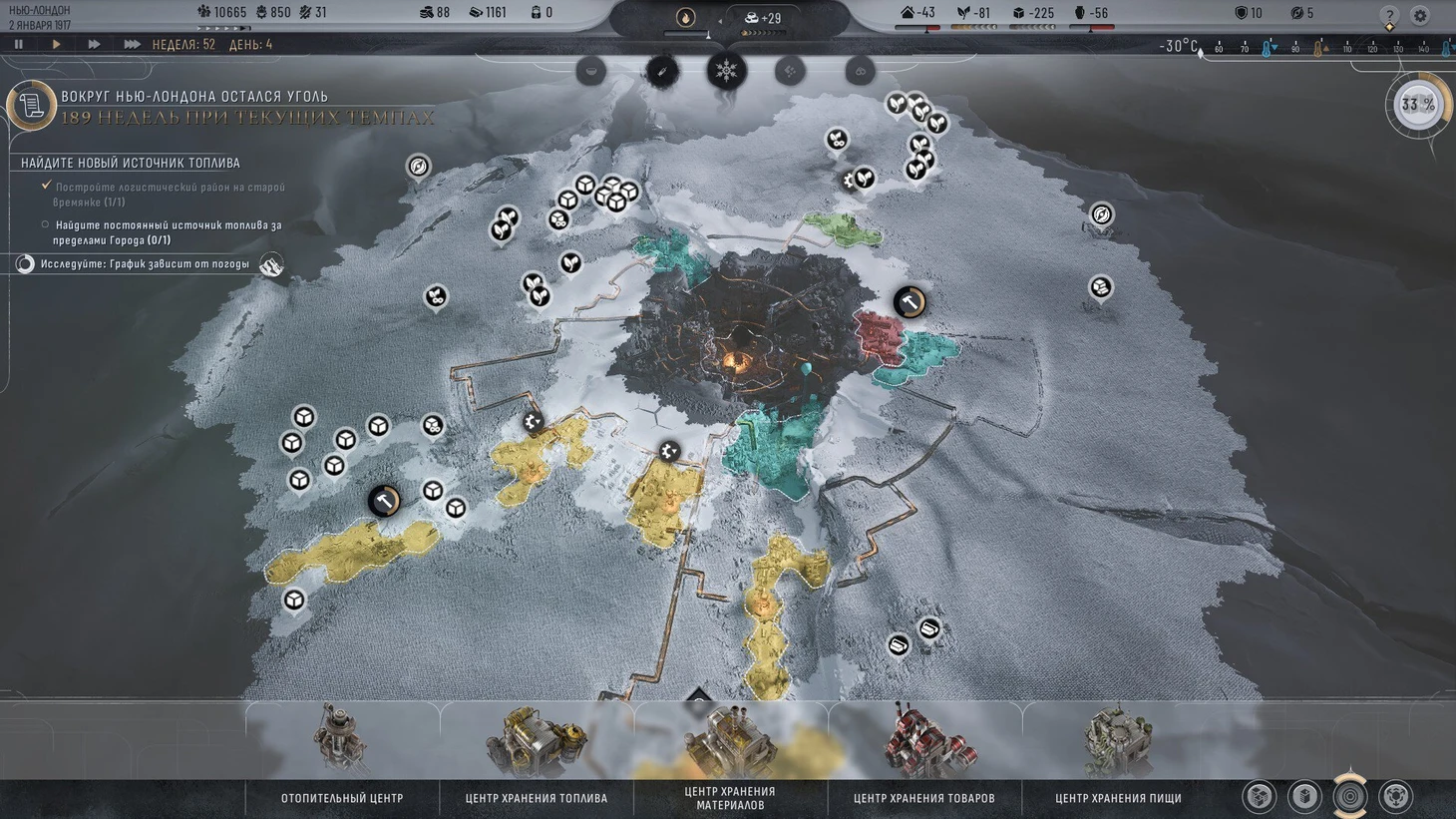Set game speed to normal play

tap(56, 45)
